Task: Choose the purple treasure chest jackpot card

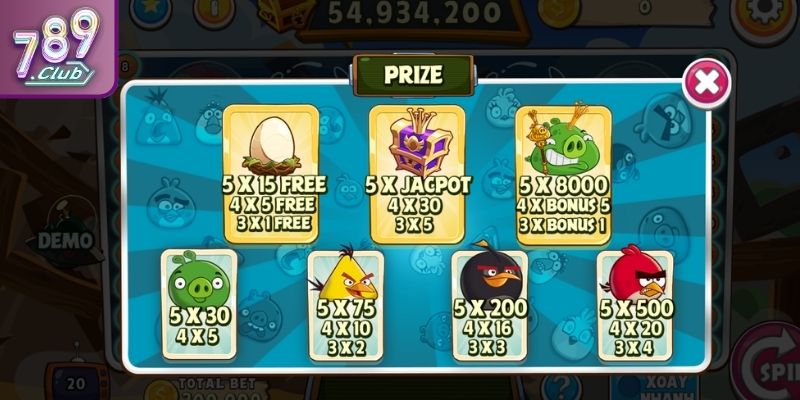Action: click(x=417, y=172)
